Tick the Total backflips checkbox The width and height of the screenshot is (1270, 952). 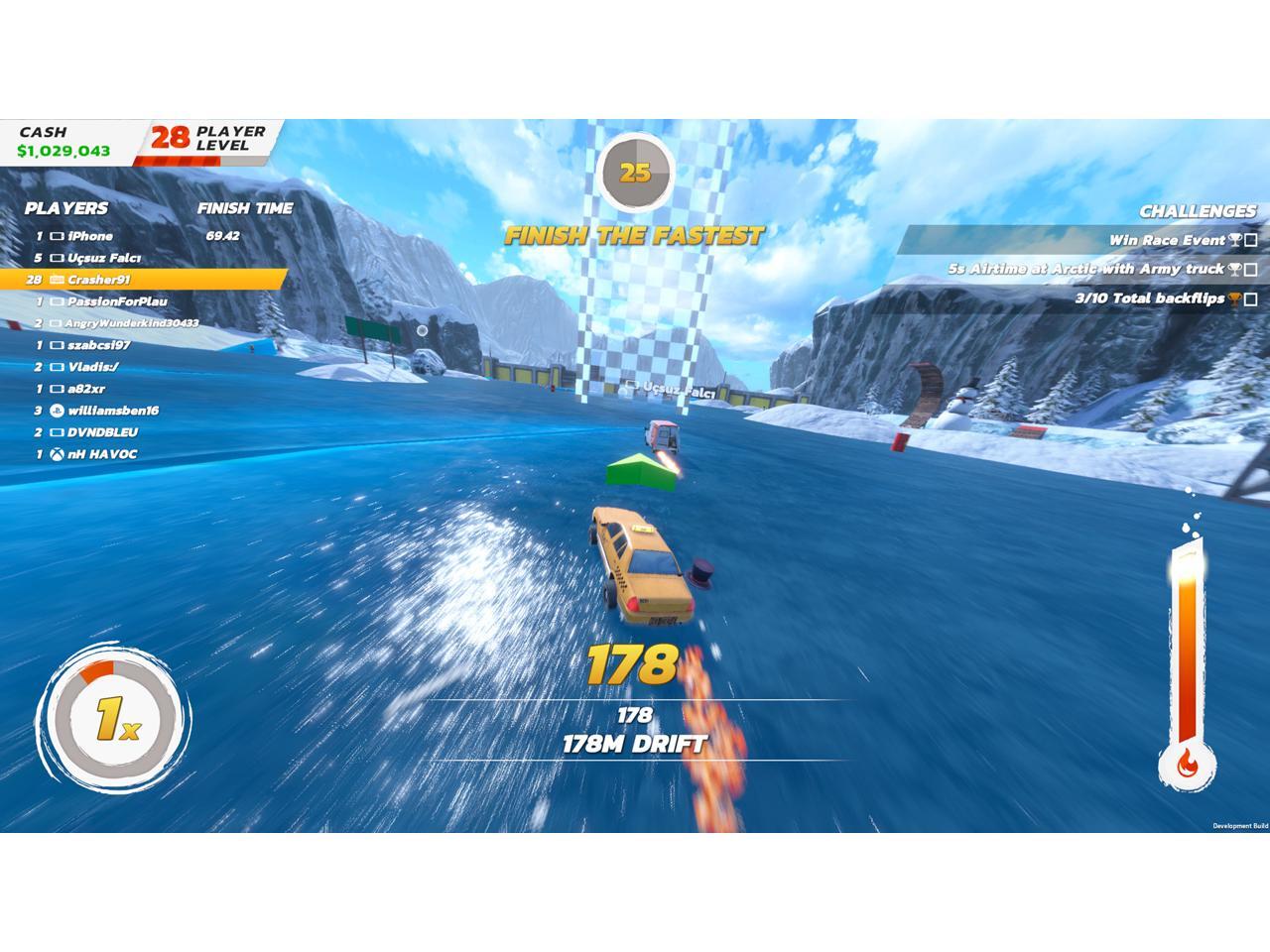1251,298
